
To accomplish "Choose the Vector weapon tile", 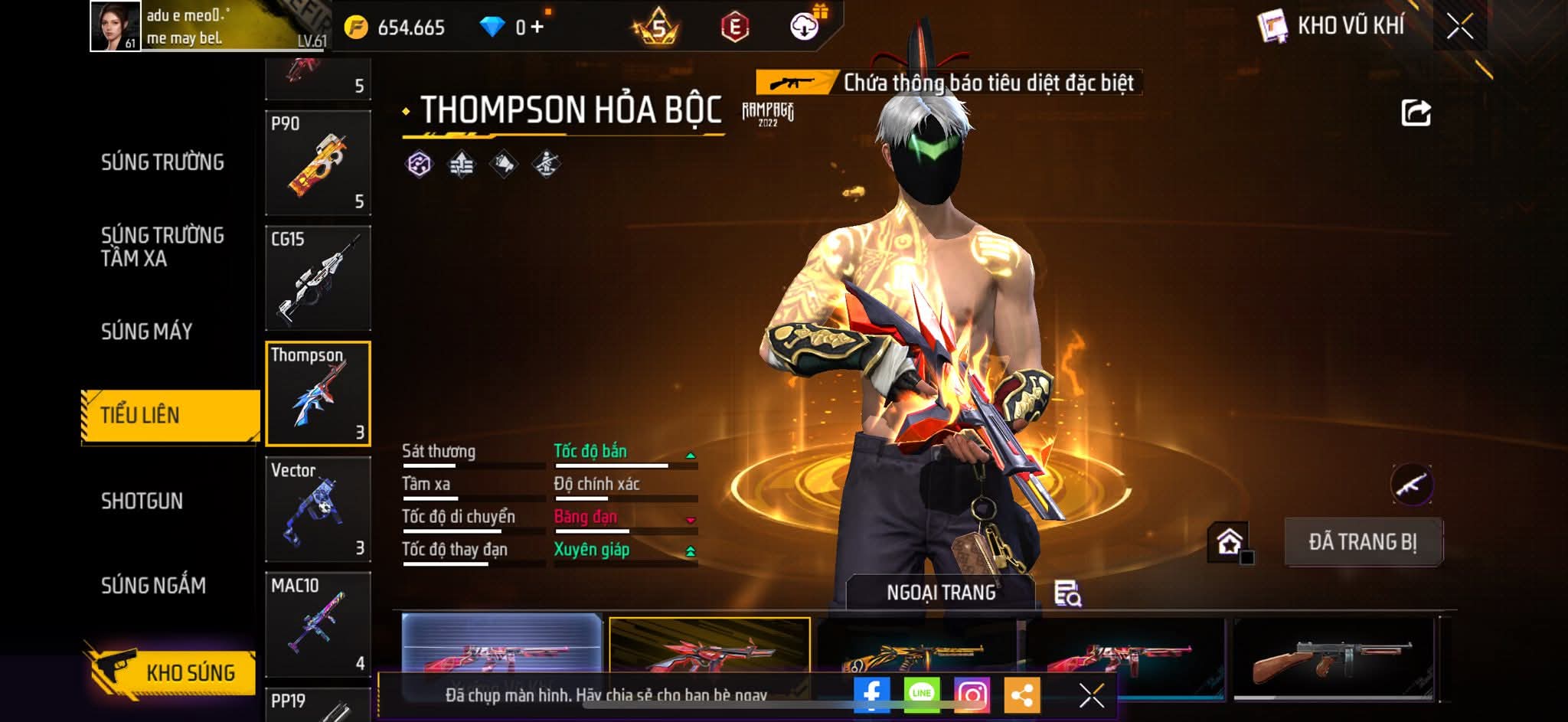I will 318,509.
